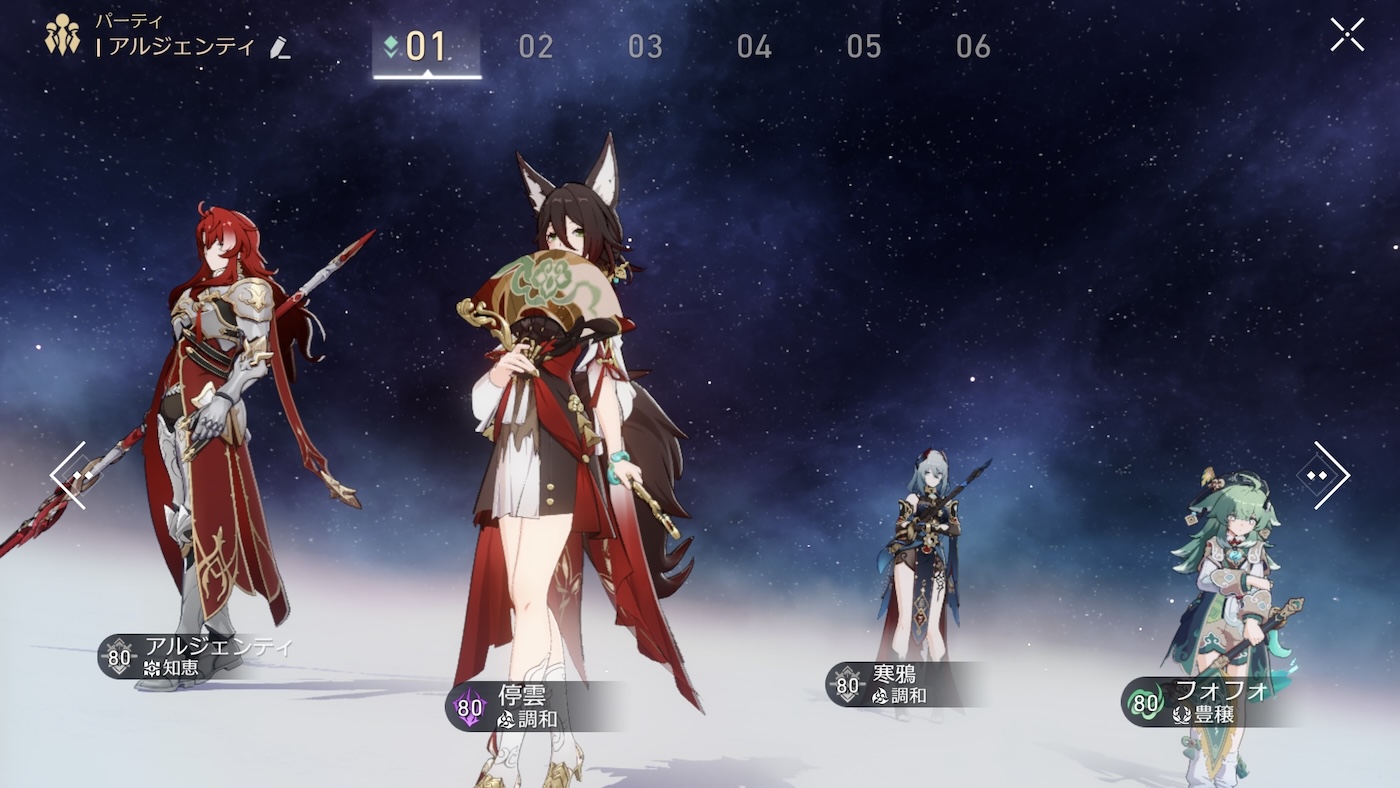
Task: Go to the next team with right arrow
Action: pos(1325,475)
